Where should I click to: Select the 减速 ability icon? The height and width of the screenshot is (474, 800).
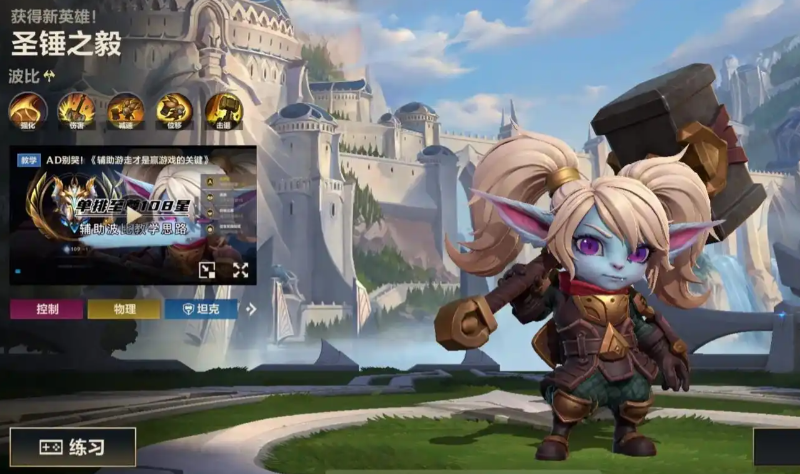(125, 110)
